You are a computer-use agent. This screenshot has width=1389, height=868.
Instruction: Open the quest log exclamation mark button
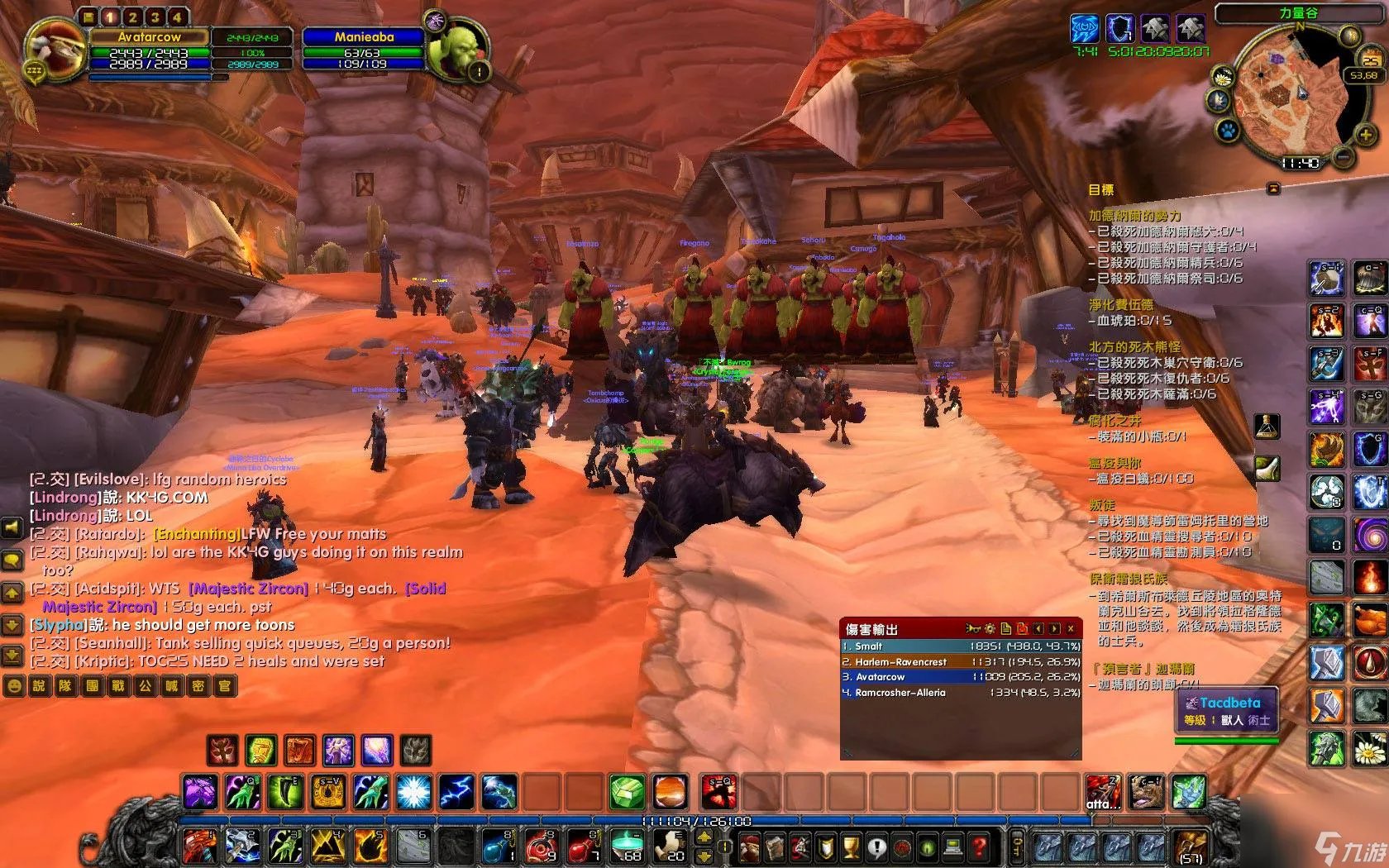coord(877,847)
